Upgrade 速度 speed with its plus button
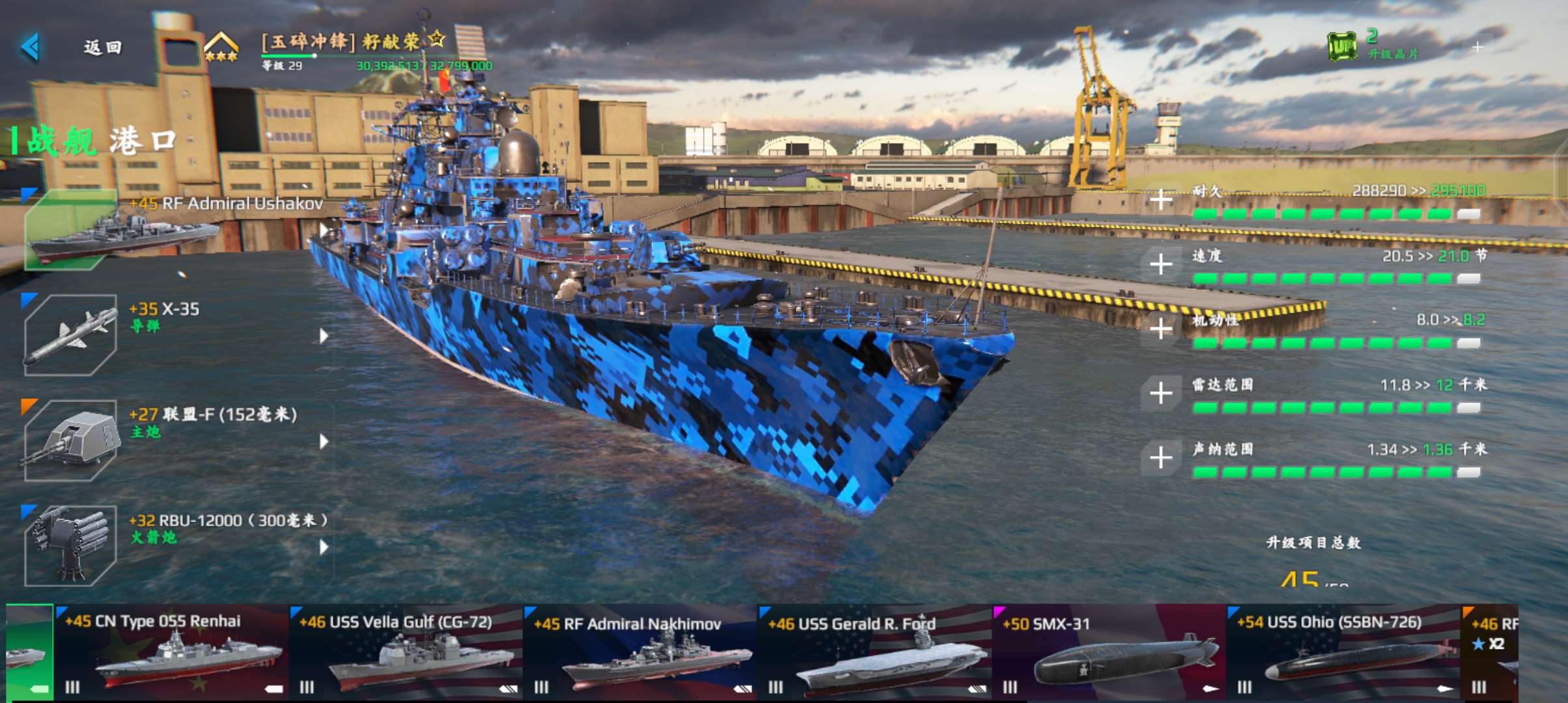Image resolution: width=1568 pixels, height=703 pixels. coord(1161,264)
